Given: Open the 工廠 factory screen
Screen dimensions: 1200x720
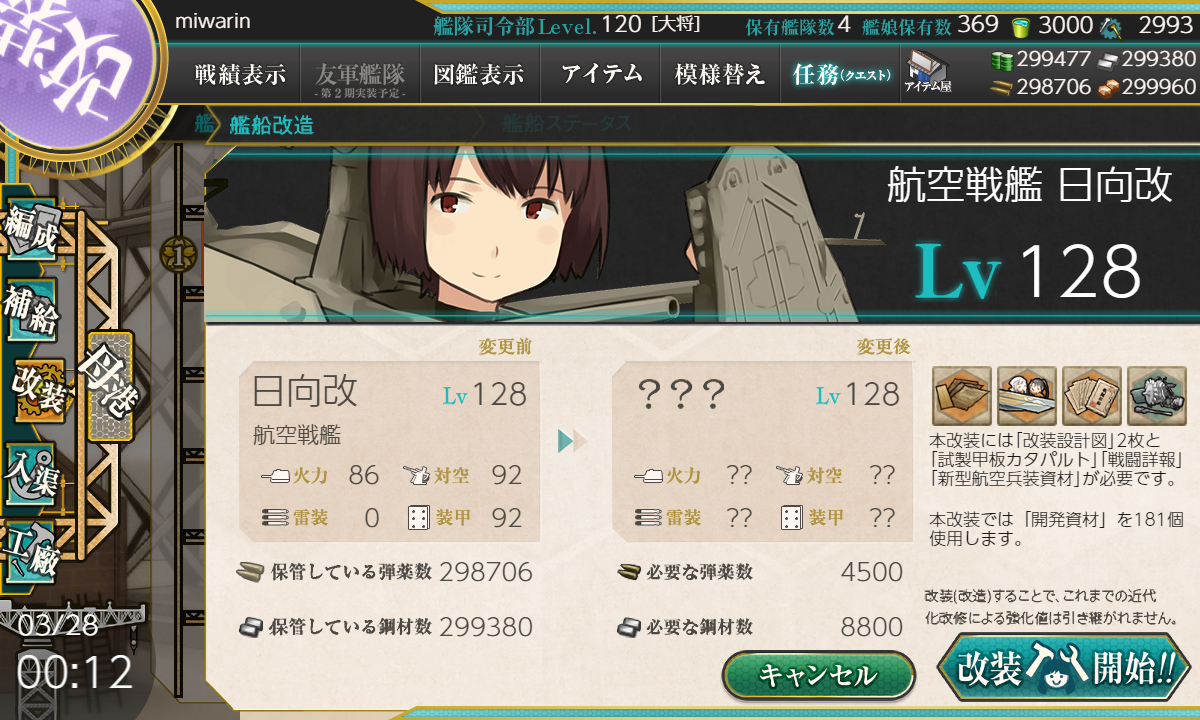Looking at the screenshot, I should point(32,550).
